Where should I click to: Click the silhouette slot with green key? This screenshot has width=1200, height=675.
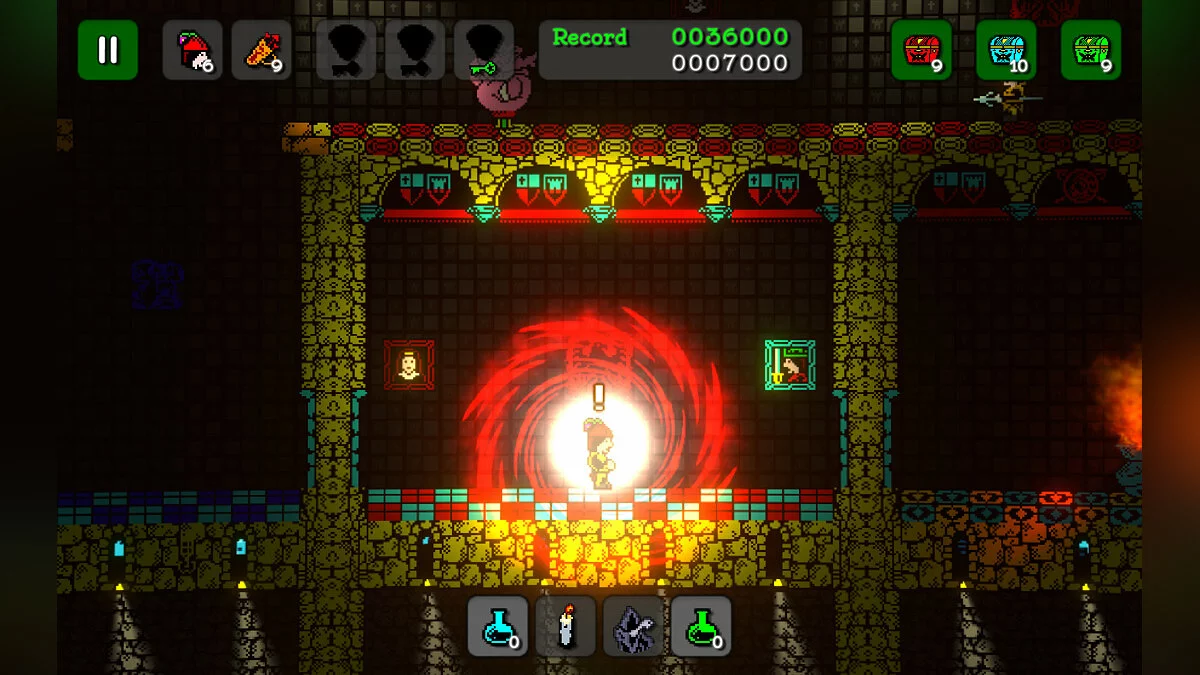click(484, 50)
